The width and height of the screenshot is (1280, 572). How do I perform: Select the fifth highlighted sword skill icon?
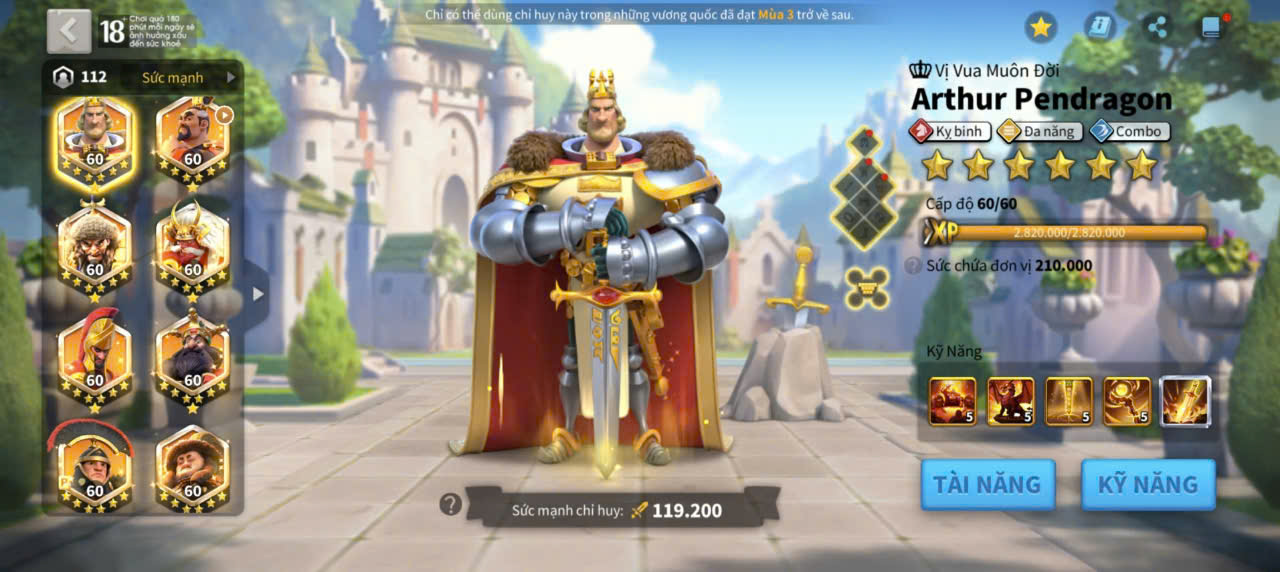(x=1186, y=401)
